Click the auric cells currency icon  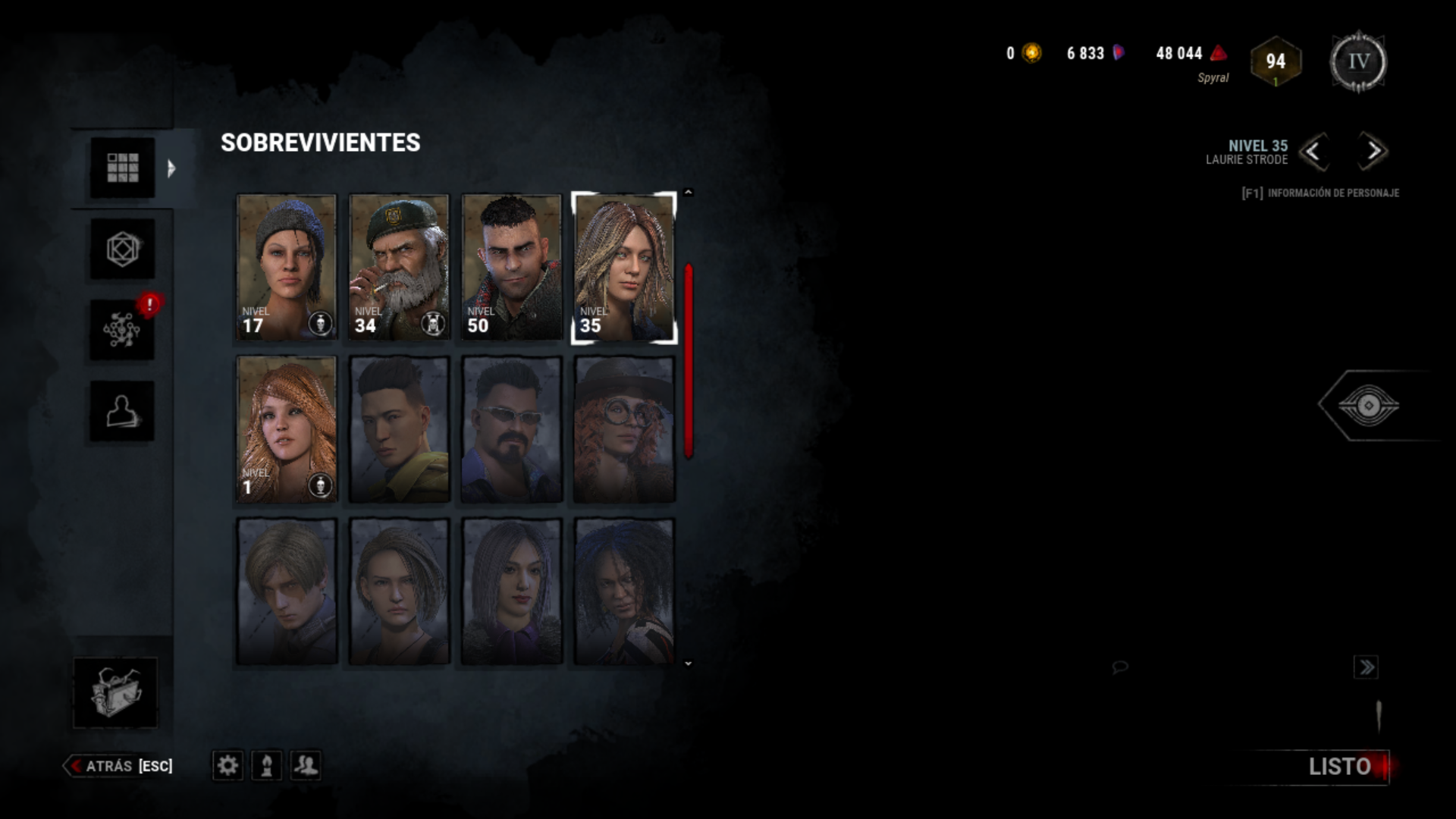(x=1029, y=53)
